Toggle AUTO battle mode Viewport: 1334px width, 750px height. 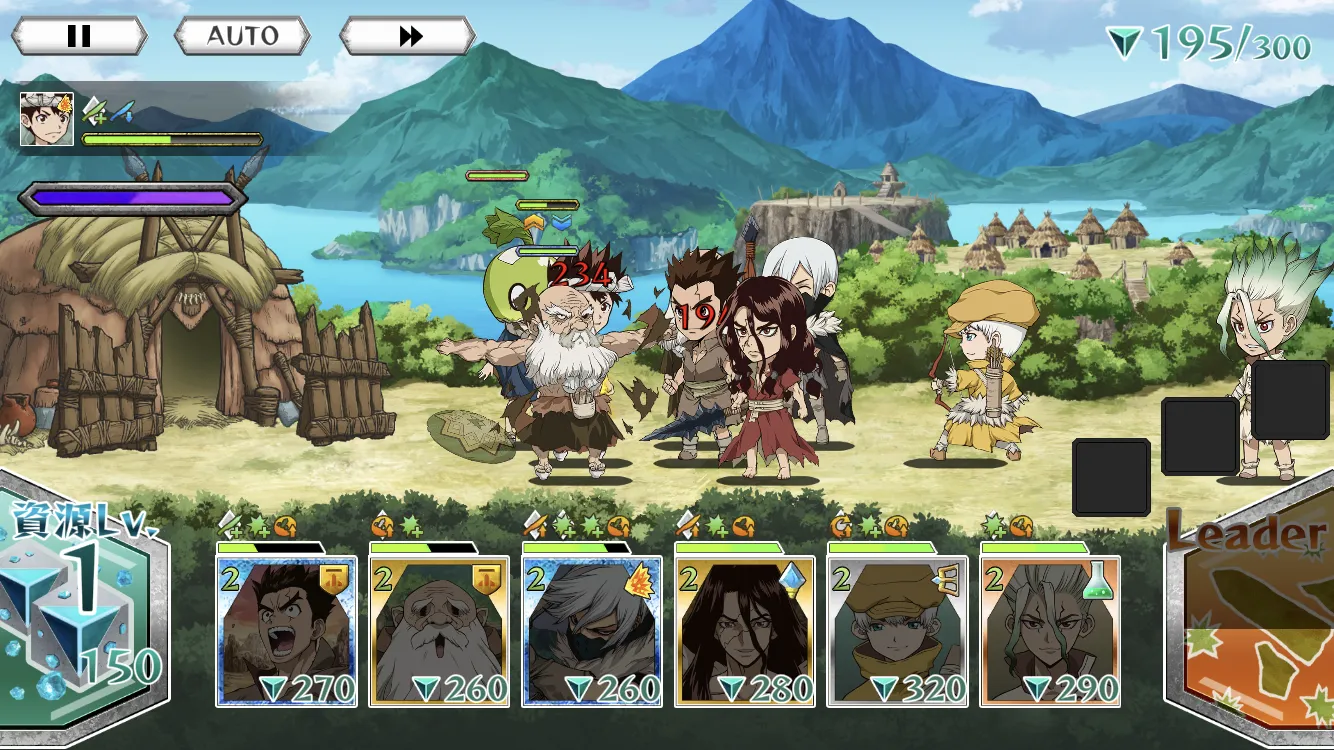pos(243,37)
